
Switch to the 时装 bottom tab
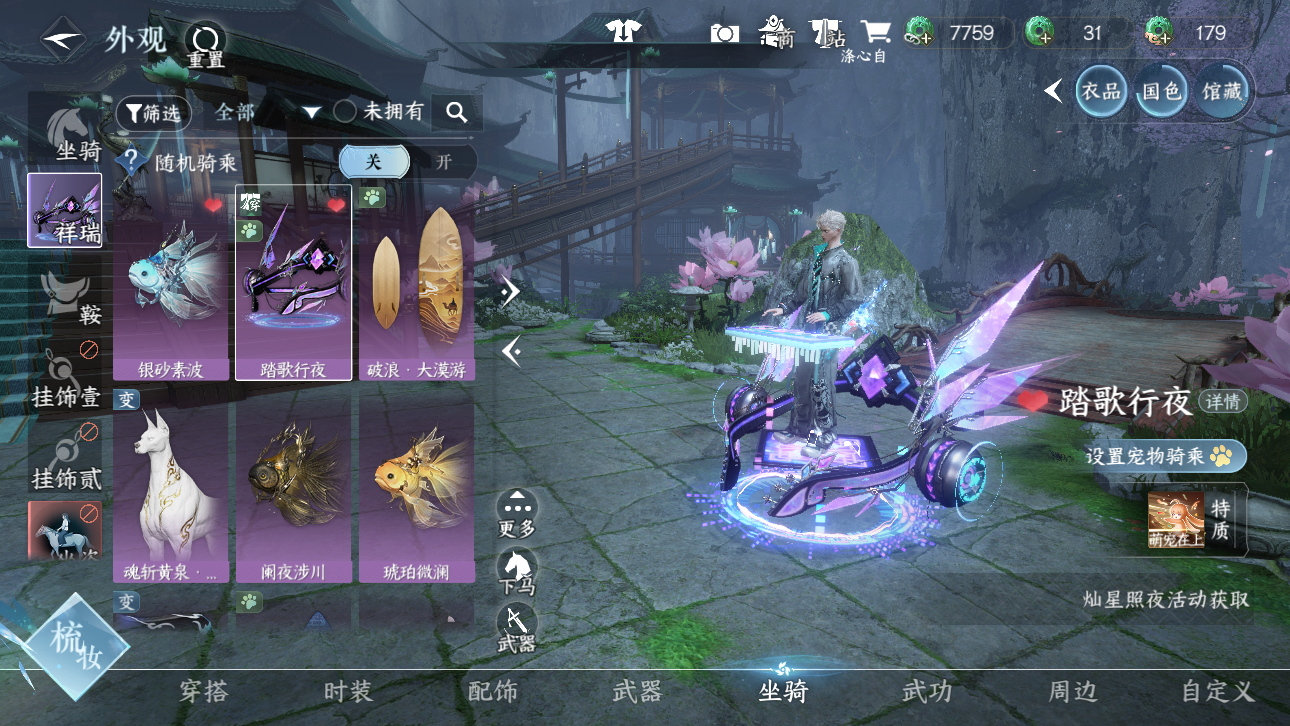click(348, 691)
